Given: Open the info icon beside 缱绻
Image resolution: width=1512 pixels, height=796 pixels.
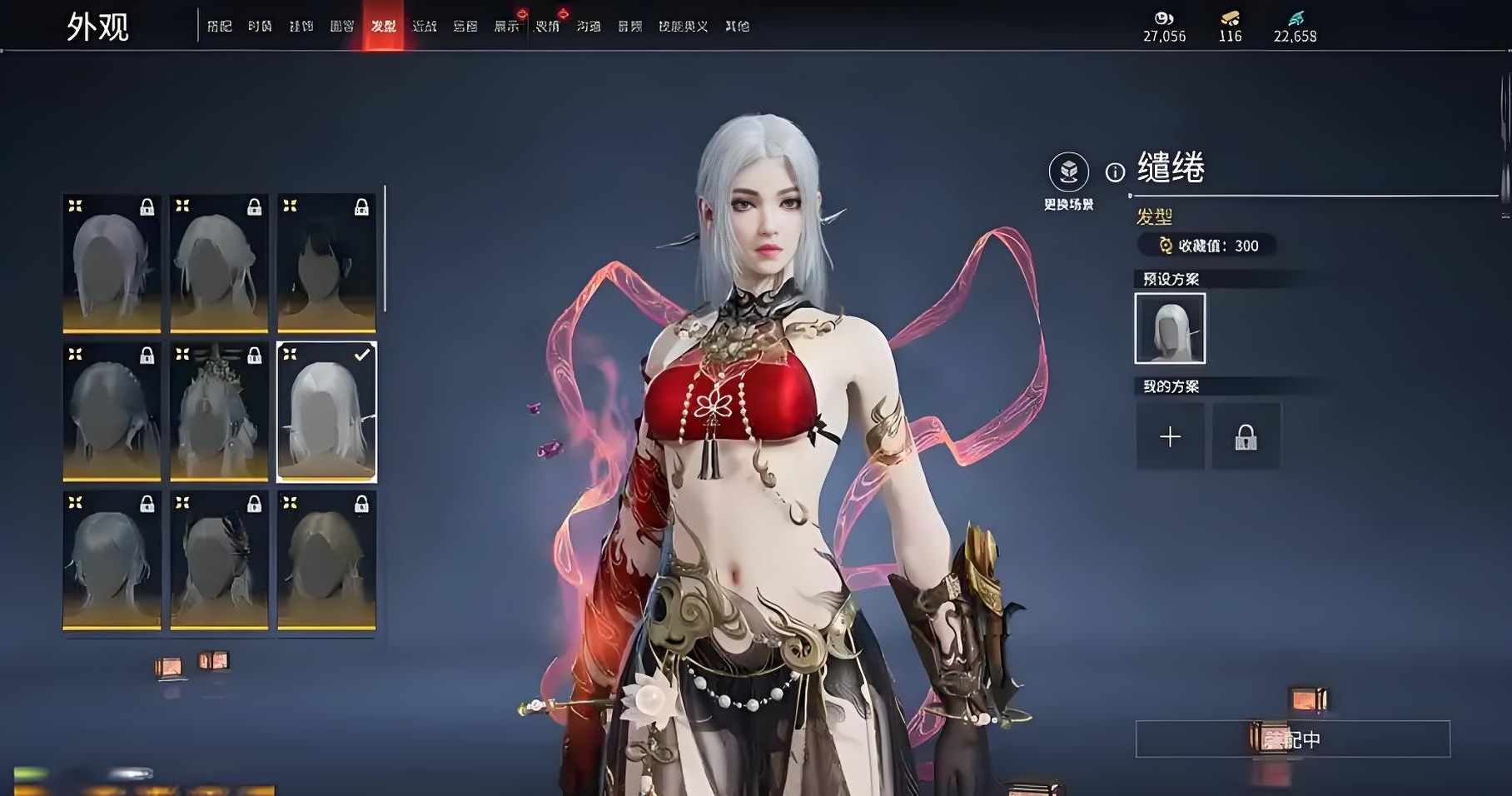Looking at the screenshot, I should 1115,172.
